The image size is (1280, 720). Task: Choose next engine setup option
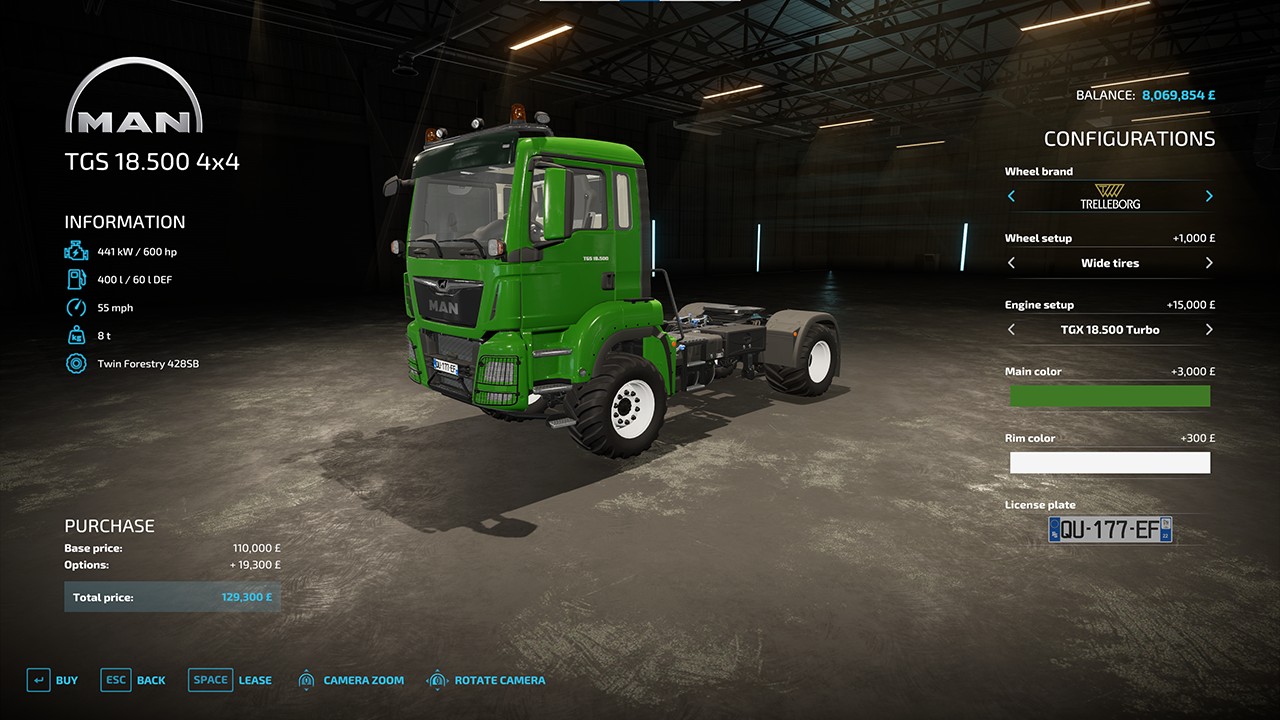(x=1209, y=329)
